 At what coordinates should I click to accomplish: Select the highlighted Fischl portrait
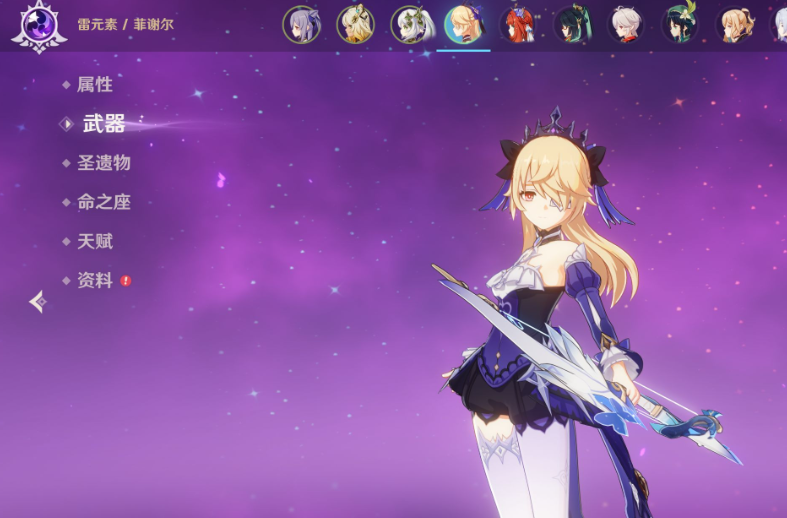pyautogui.click(x=463, y=25)
